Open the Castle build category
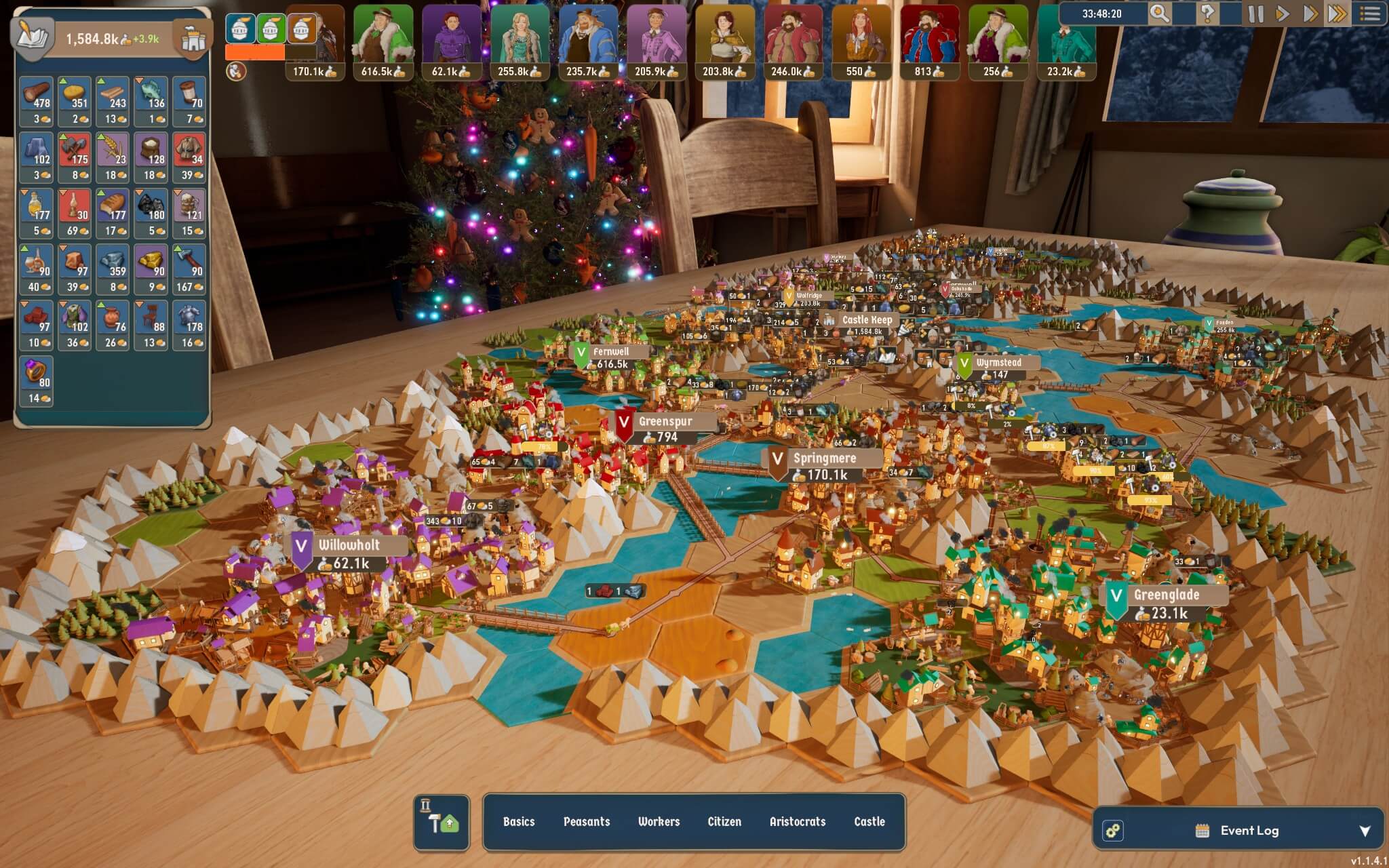The image size is (1389, 868). (869, 821)
